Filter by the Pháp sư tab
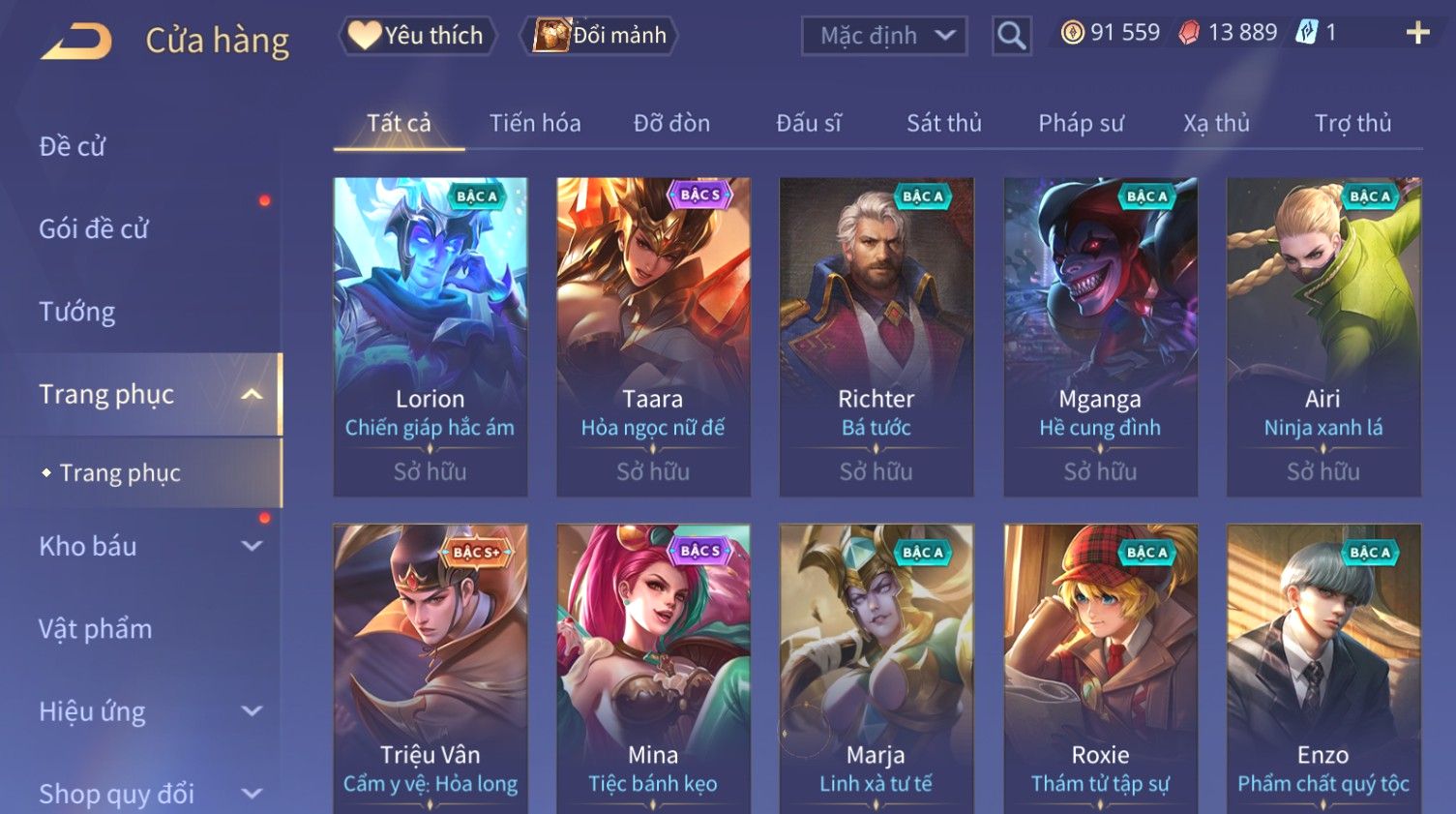Image resolution: width=1456 pixels, height=814 pixels. 1081,124
